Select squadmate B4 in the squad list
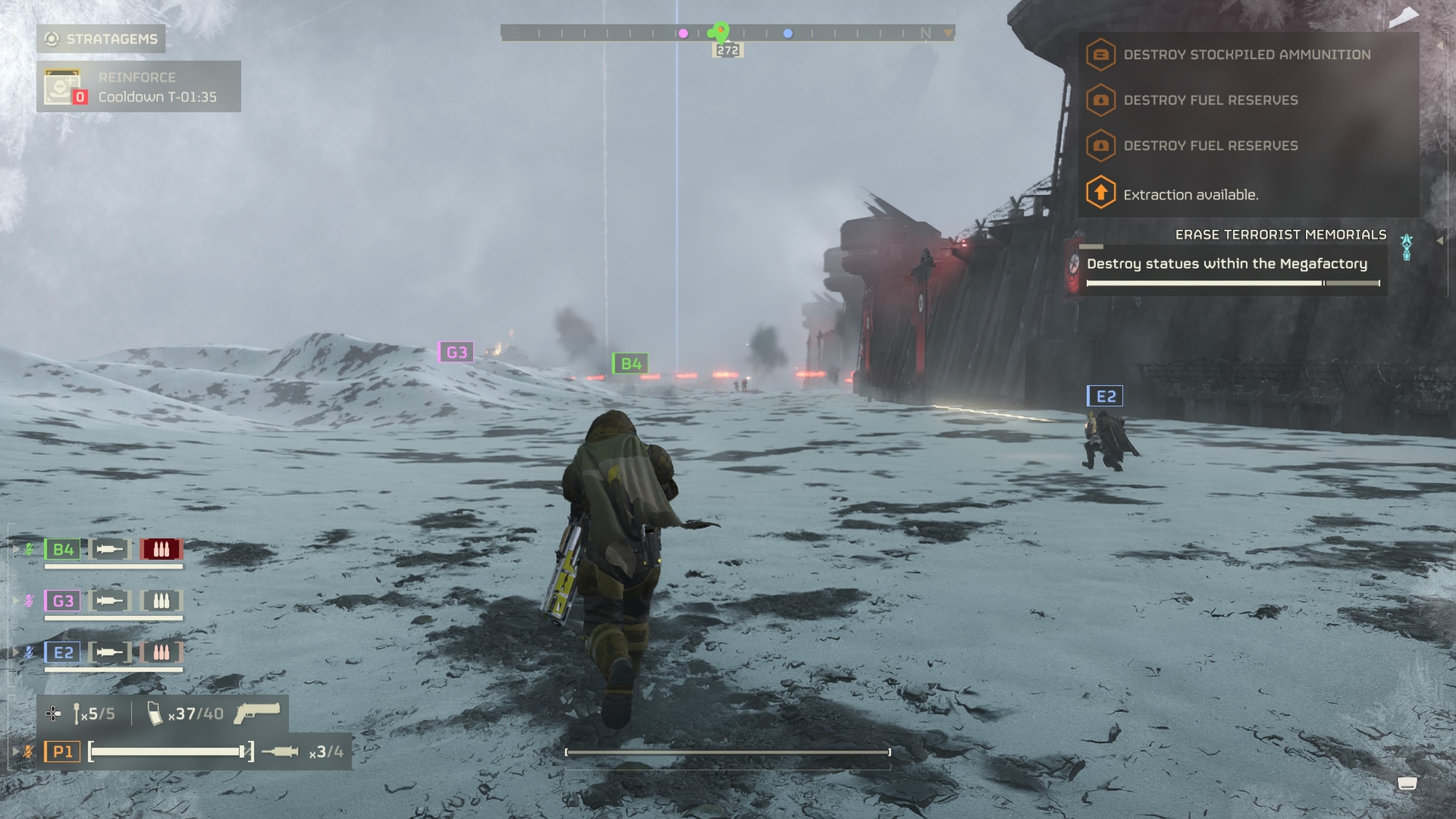The width and height of the screenshot is (1456, 819). 63,550
